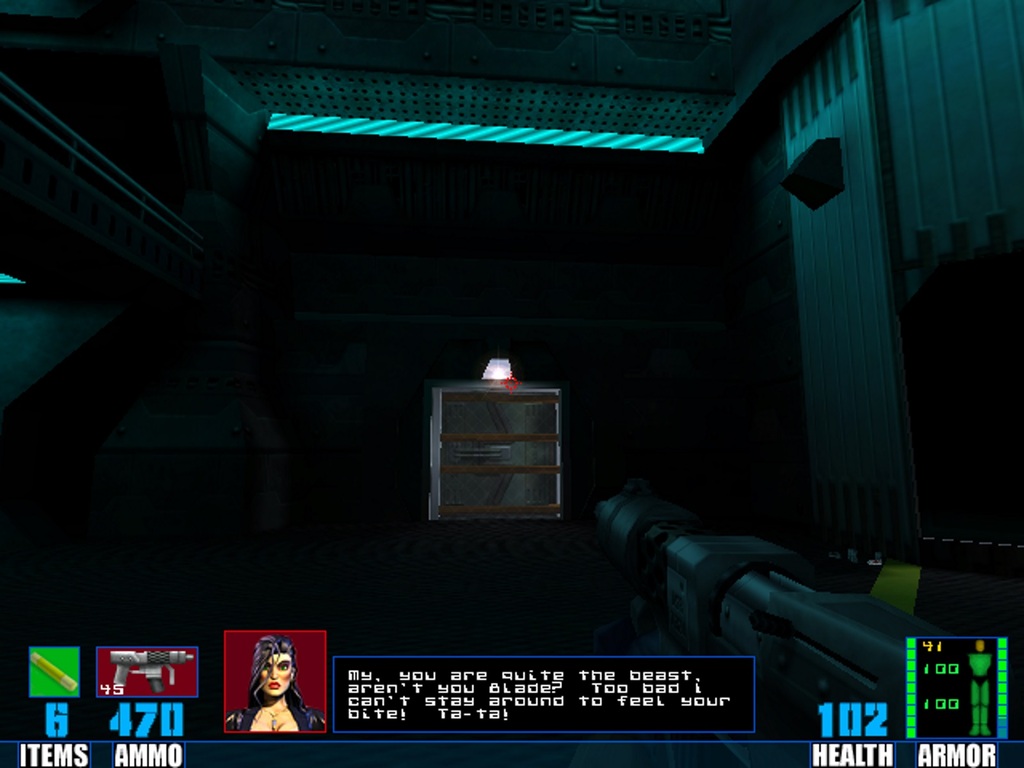Click the machine gun weapon icon

(147, 671)
